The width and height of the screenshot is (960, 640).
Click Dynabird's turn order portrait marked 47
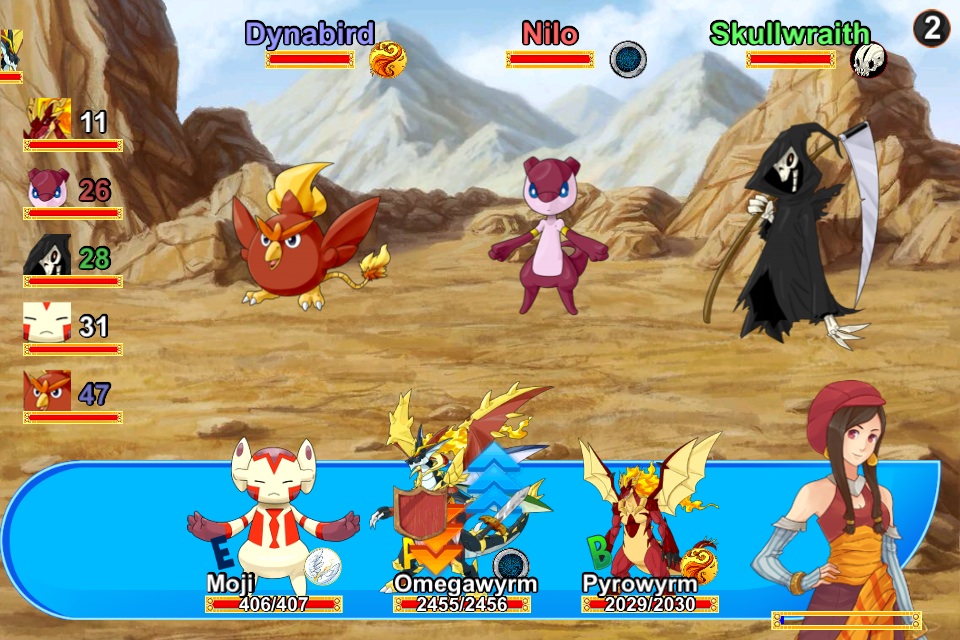(48, 391)
